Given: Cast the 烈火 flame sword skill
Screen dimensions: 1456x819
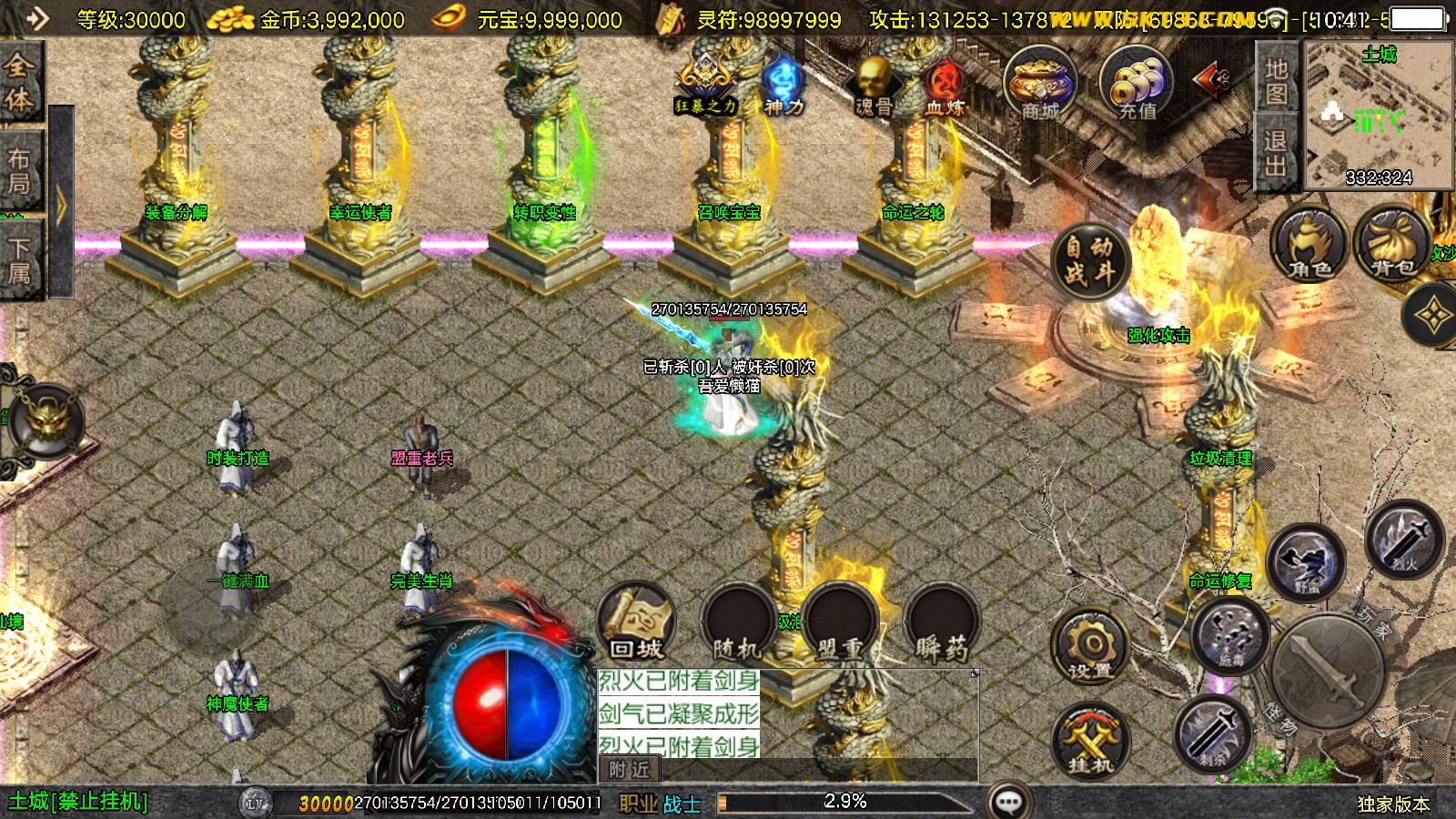Looking at the screenshot, I should pos(1404,539).
